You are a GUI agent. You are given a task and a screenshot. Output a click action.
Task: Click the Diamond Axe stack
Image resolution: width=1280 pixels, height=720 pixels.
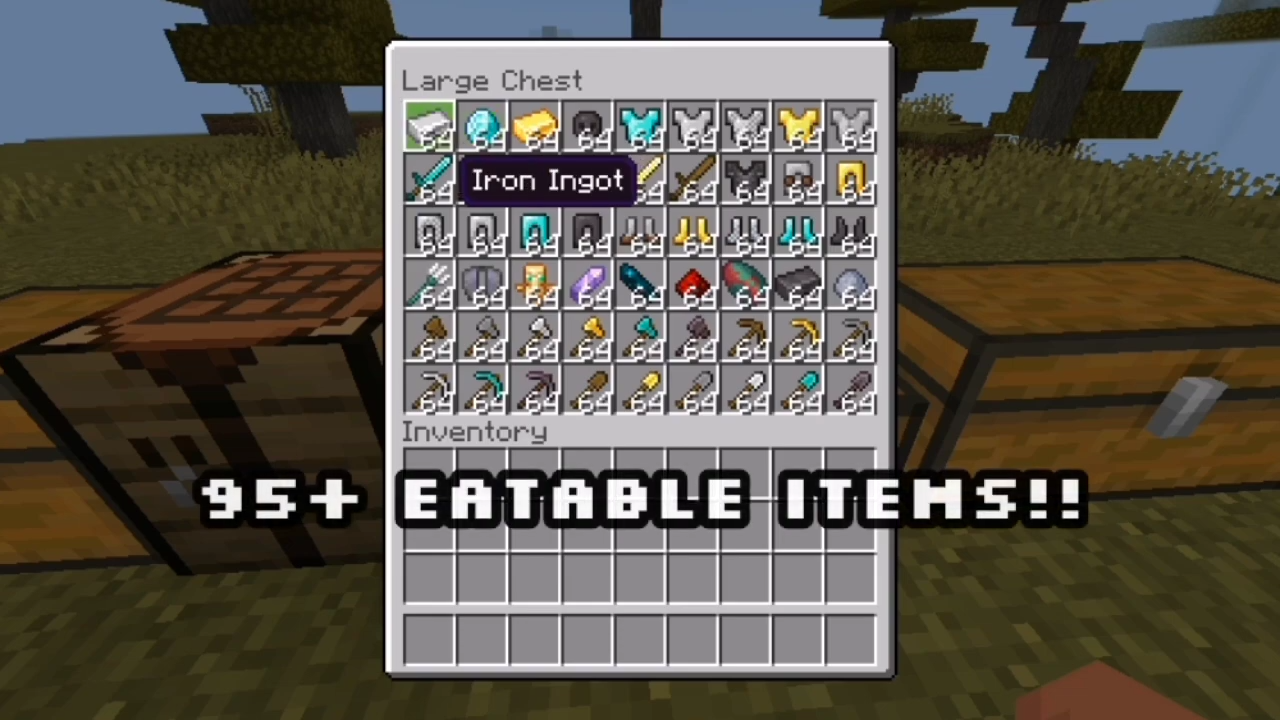[x=641, y=340]
